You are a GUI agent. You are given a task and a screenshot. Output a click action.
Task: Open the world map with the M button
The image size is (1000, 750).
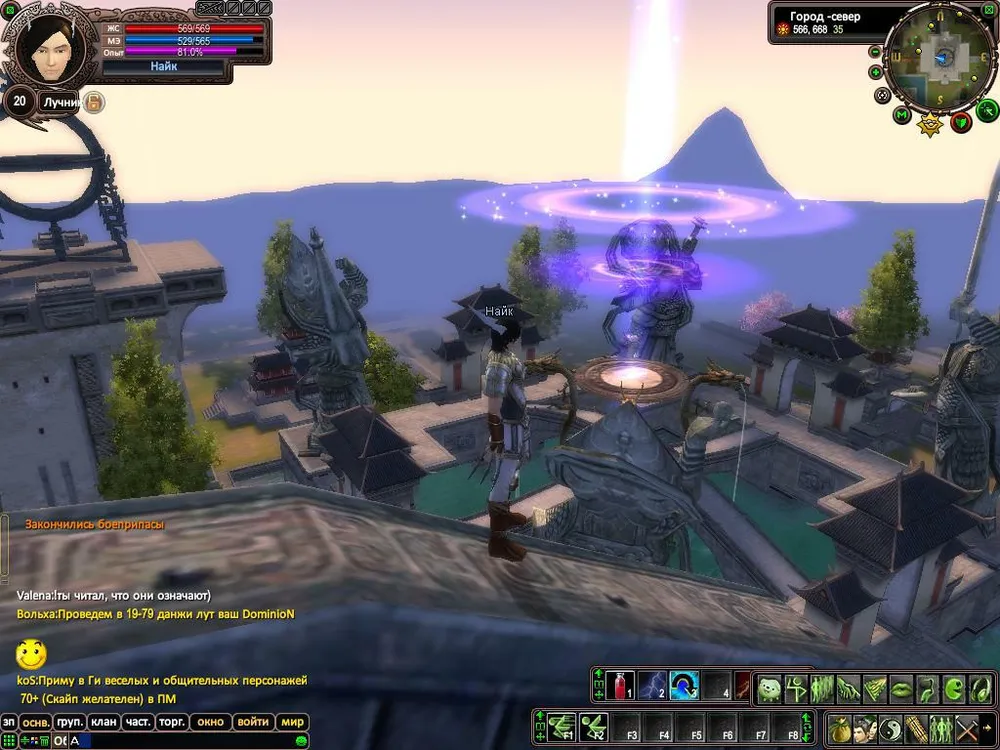(902, 116)
